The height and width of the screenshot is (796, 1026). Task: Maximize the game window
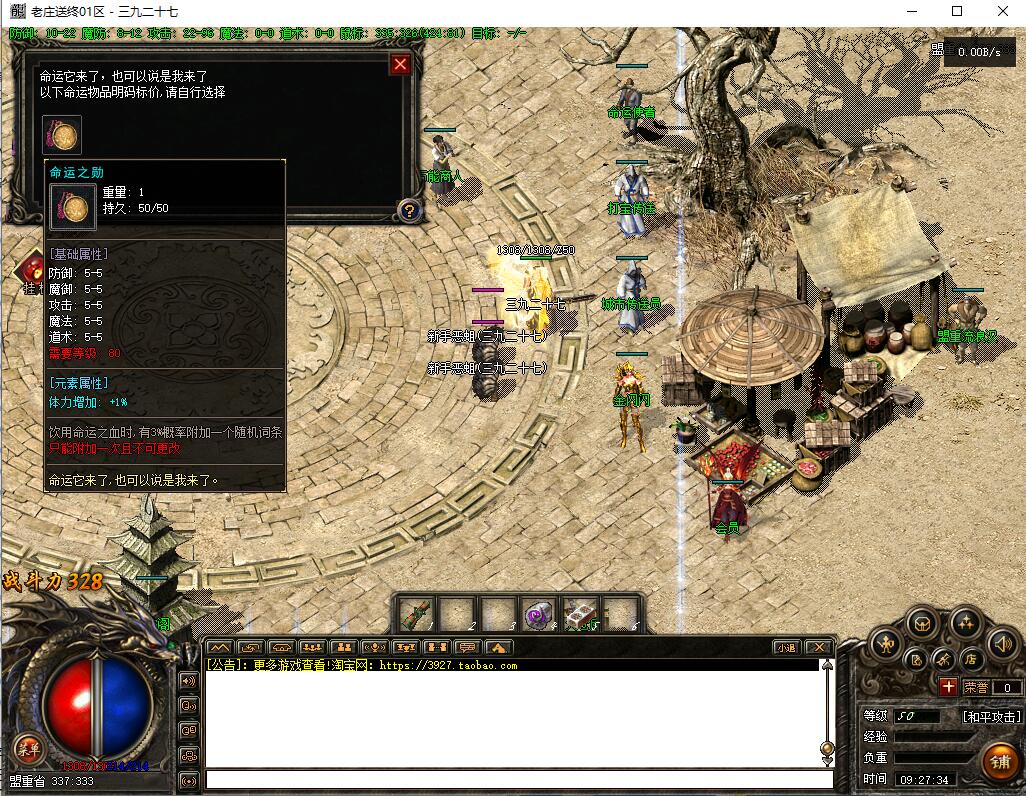957,11
